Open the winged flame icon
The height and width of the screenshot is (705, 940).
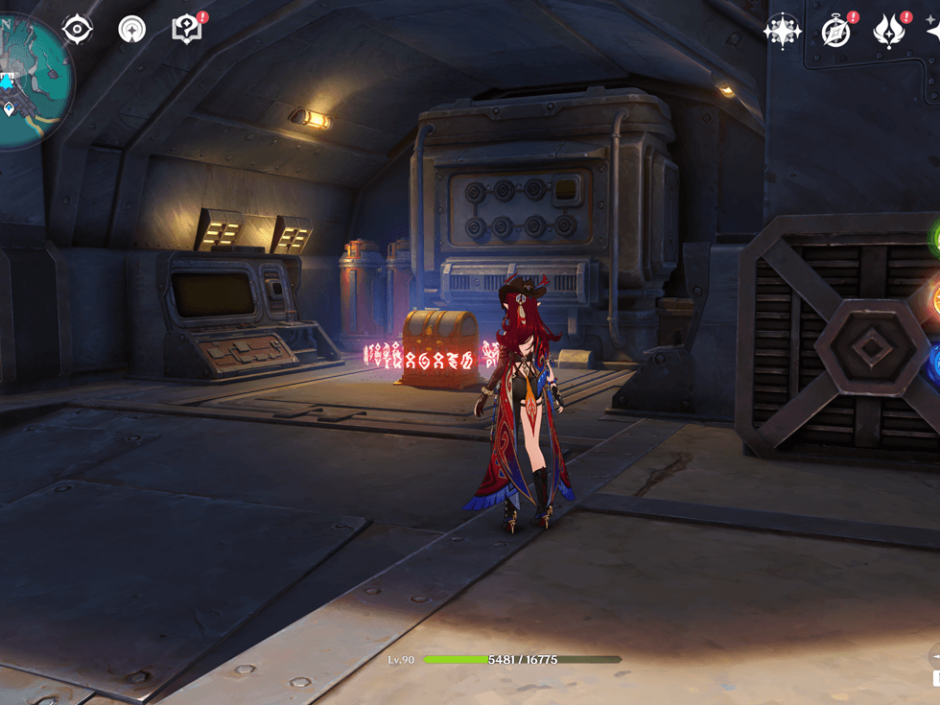click(888, 31)
